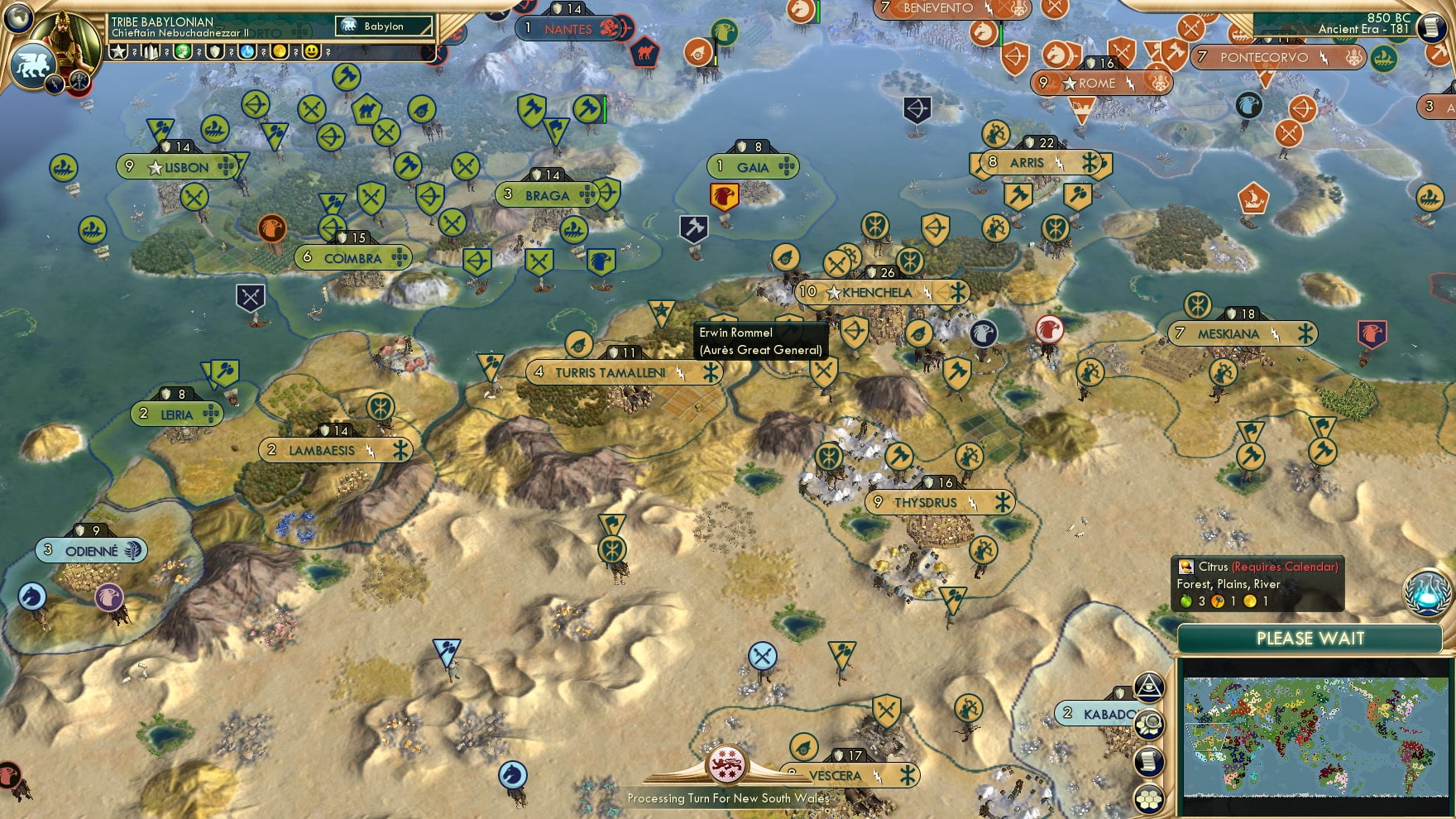Click the globe icon above the leader portrait
Screen dimensions: 1456x819
point(17,19)
